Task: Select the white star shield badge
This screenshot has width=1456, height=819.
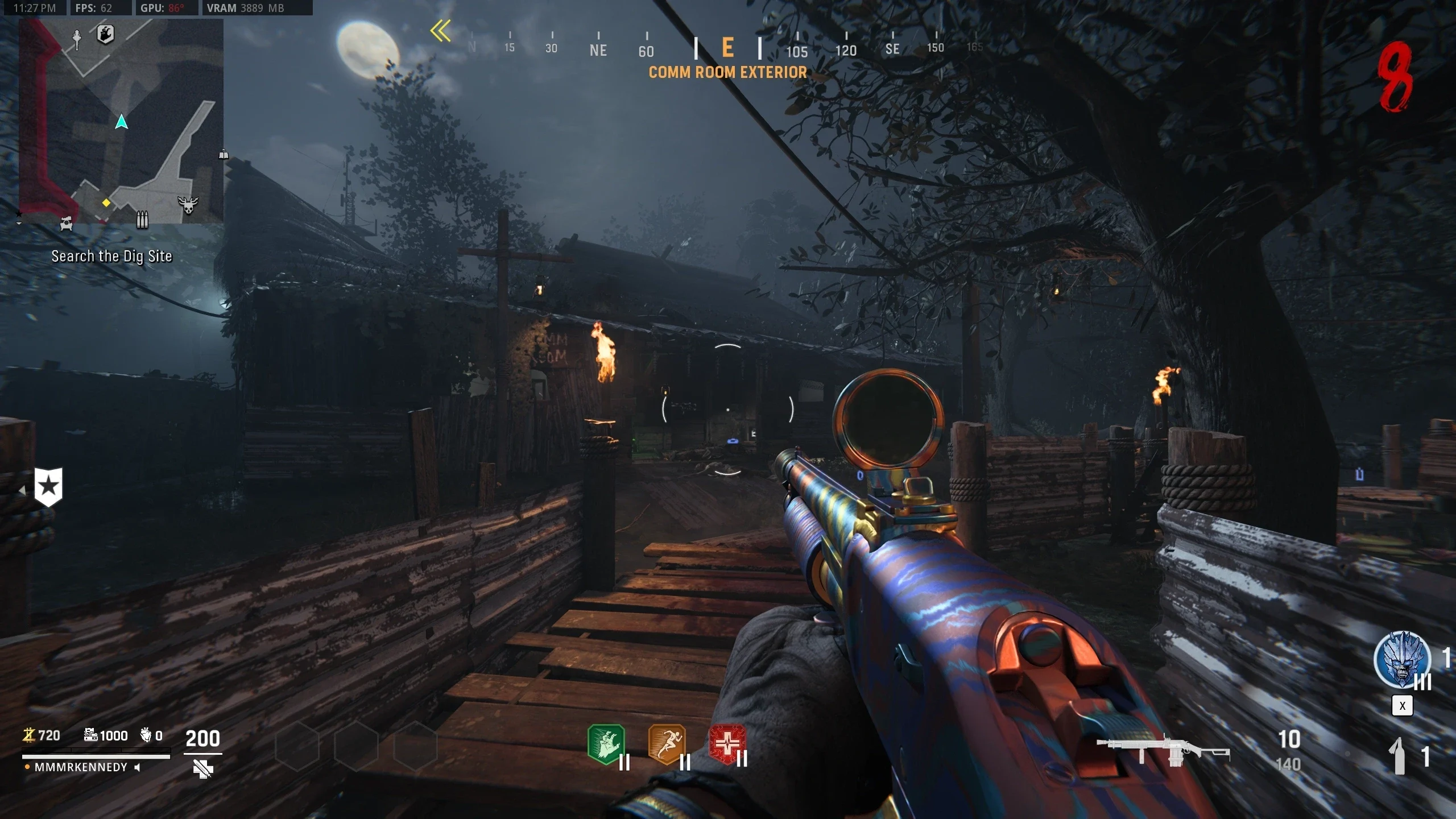Action: click(48, 487)
